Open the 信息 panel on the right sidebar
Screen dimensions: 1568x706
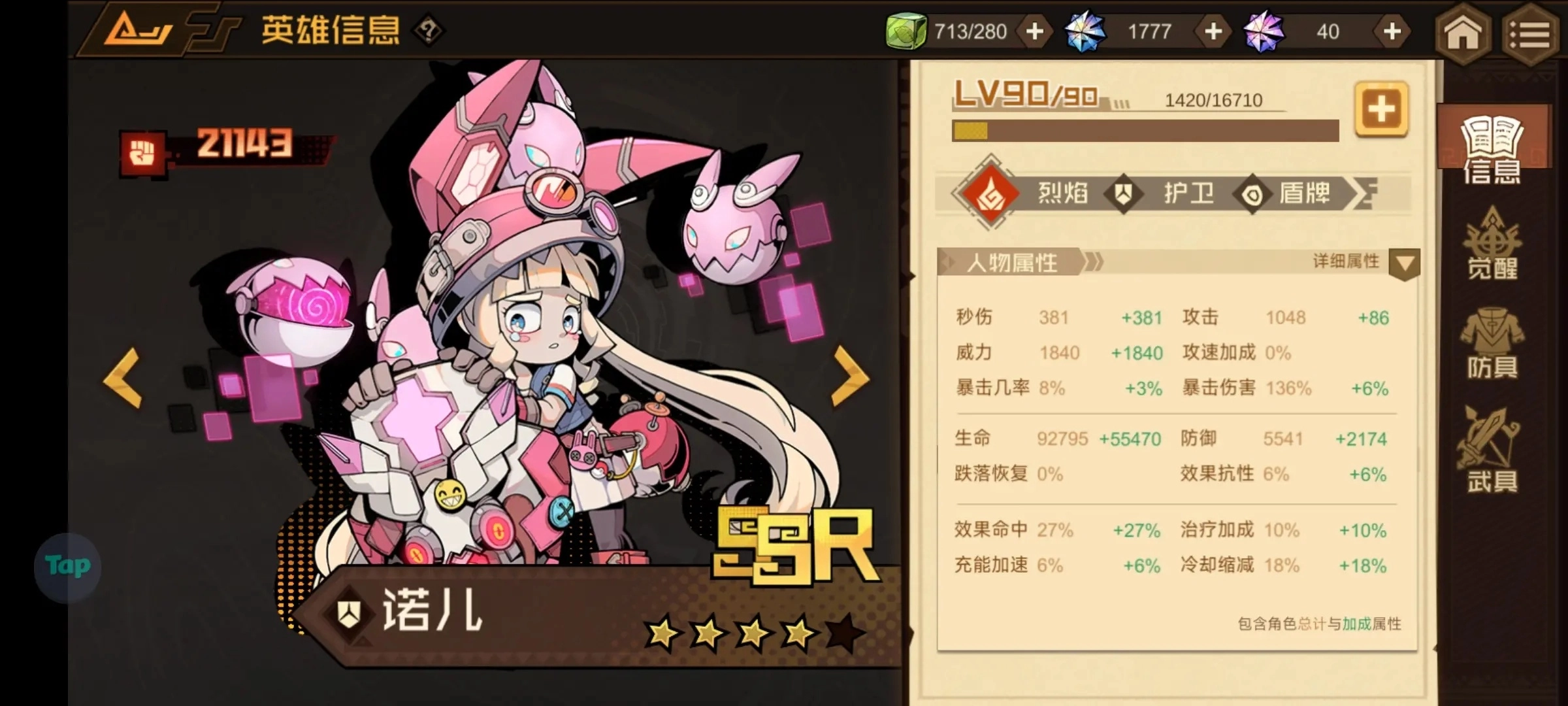(x=1493, y=147)
